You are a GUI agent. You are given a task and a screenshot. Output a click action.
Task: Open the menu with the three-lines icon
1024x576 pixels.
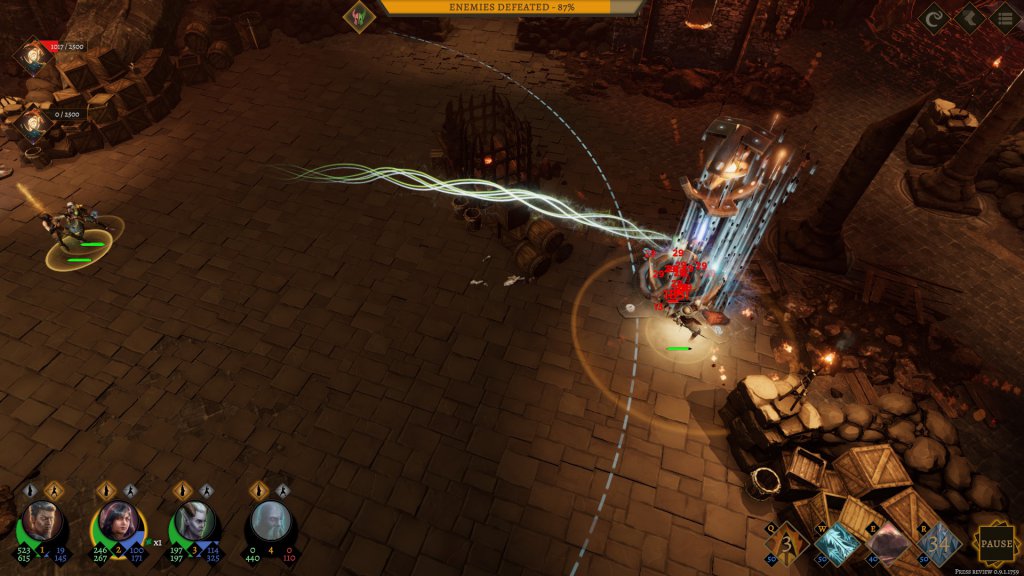pos(1003,17)
